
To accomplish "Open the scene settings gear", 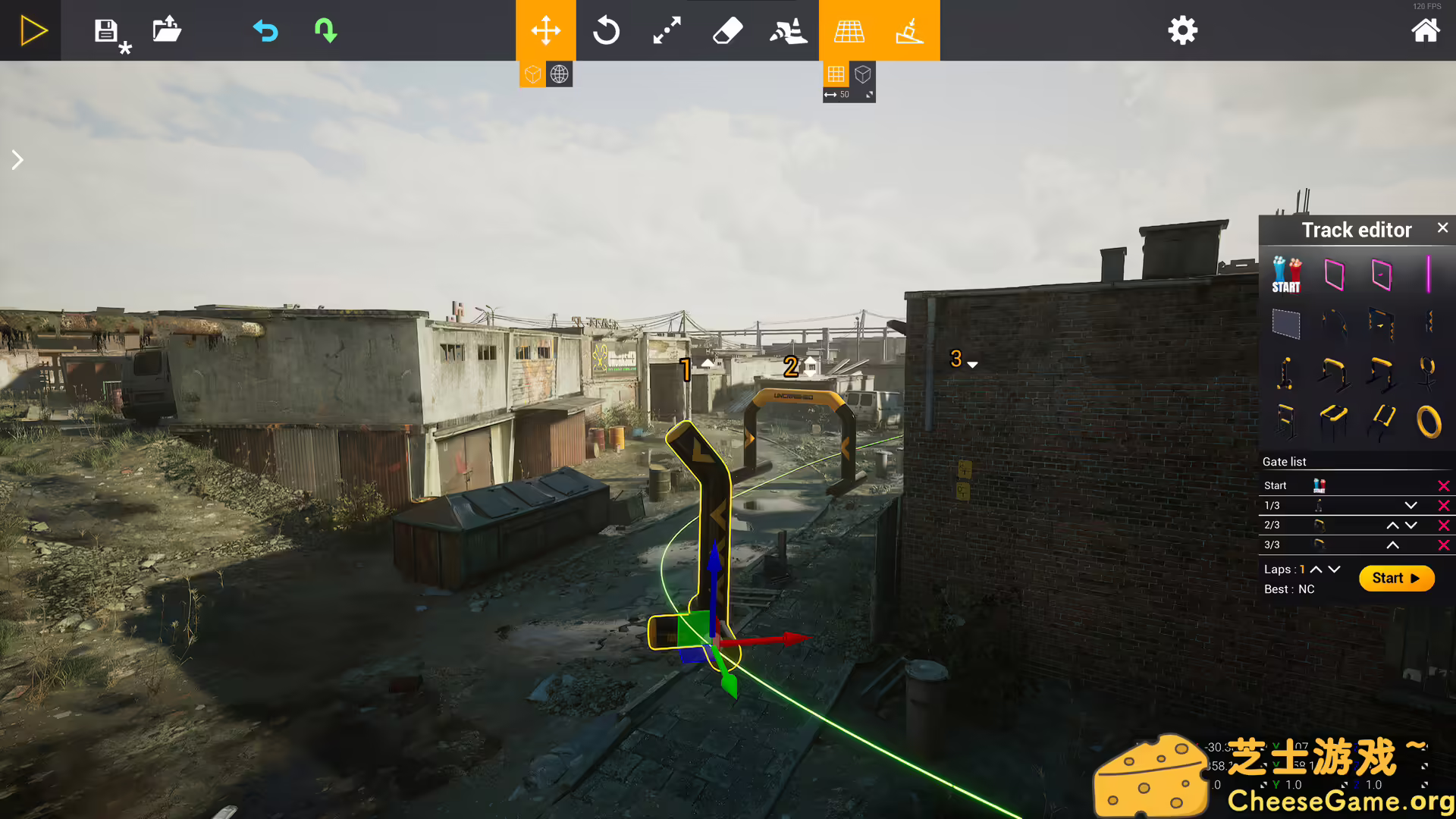I will pyautogui.click(x=1183, y=30).
